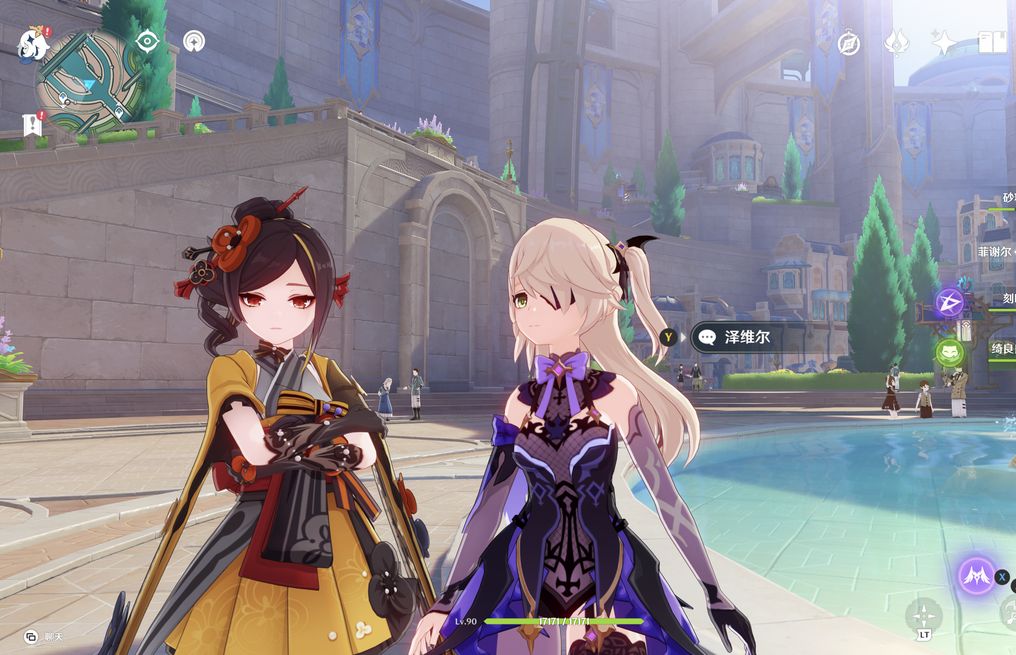
Task: Open the quest log banner icon
Action: click(30, 125)
